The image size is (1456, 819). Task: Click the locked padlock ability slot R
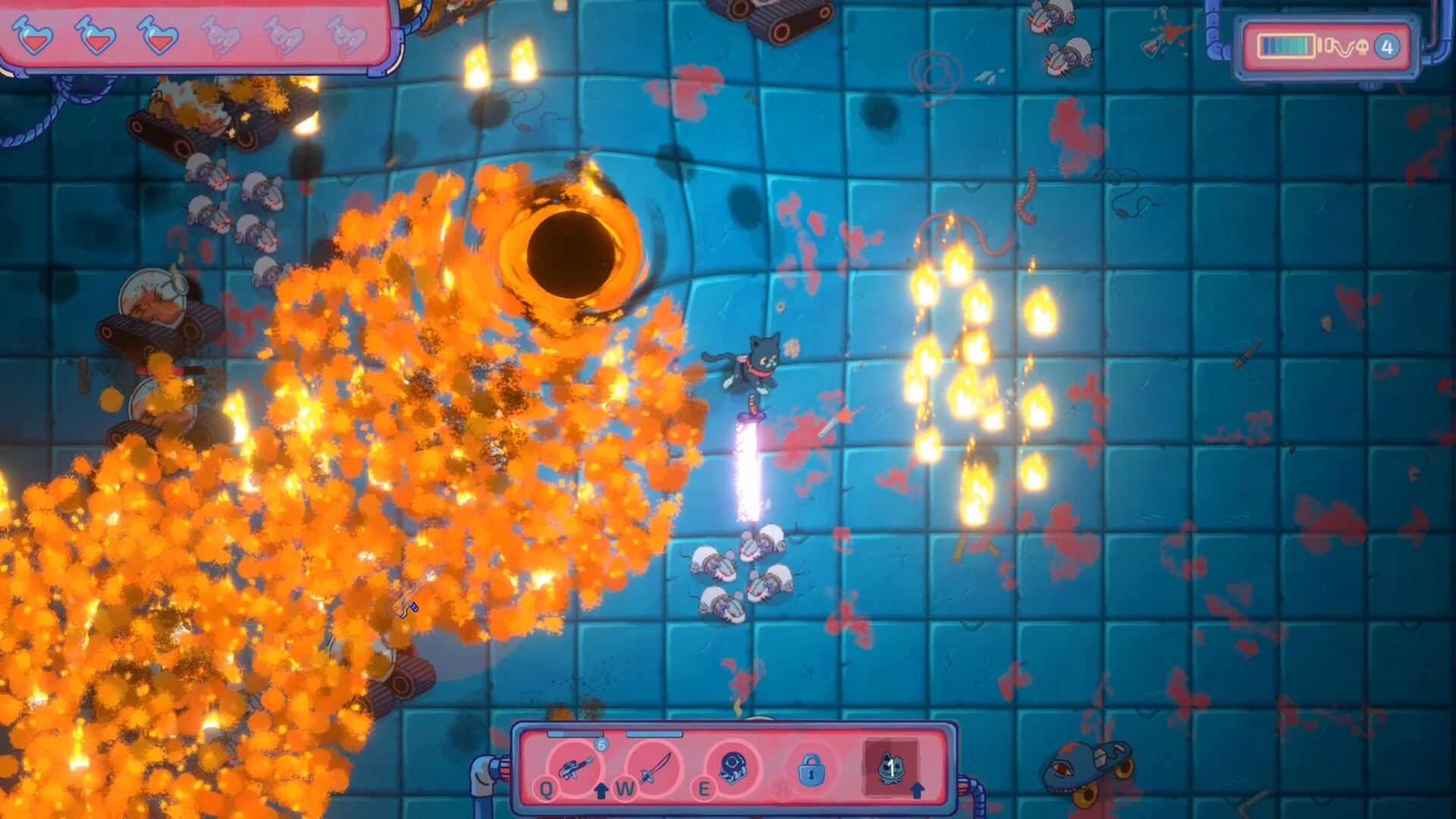(x=811, y=770)
